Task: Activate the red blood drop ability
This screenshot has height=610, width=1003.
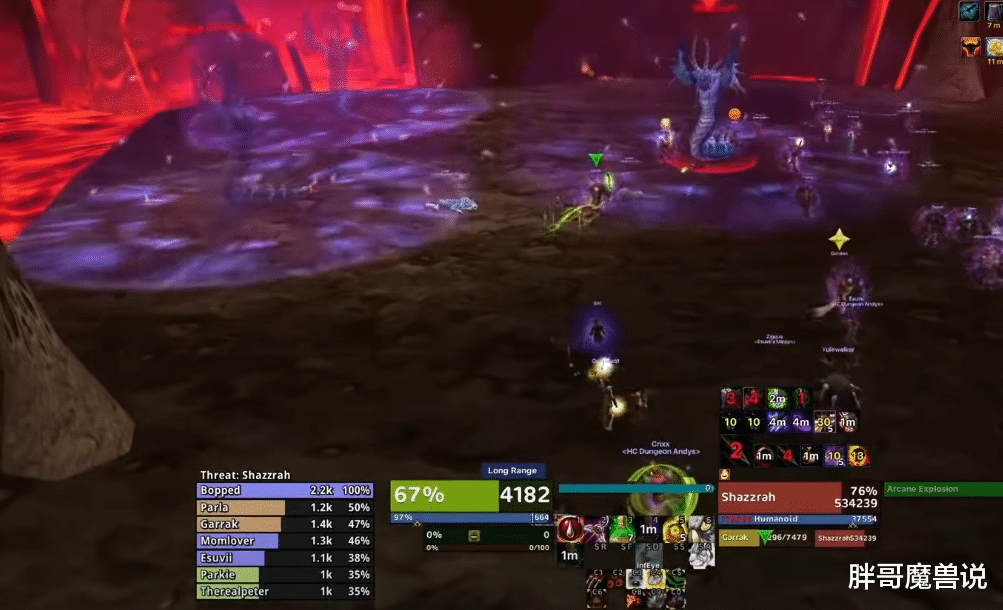Action: click(x=570, y=528)
